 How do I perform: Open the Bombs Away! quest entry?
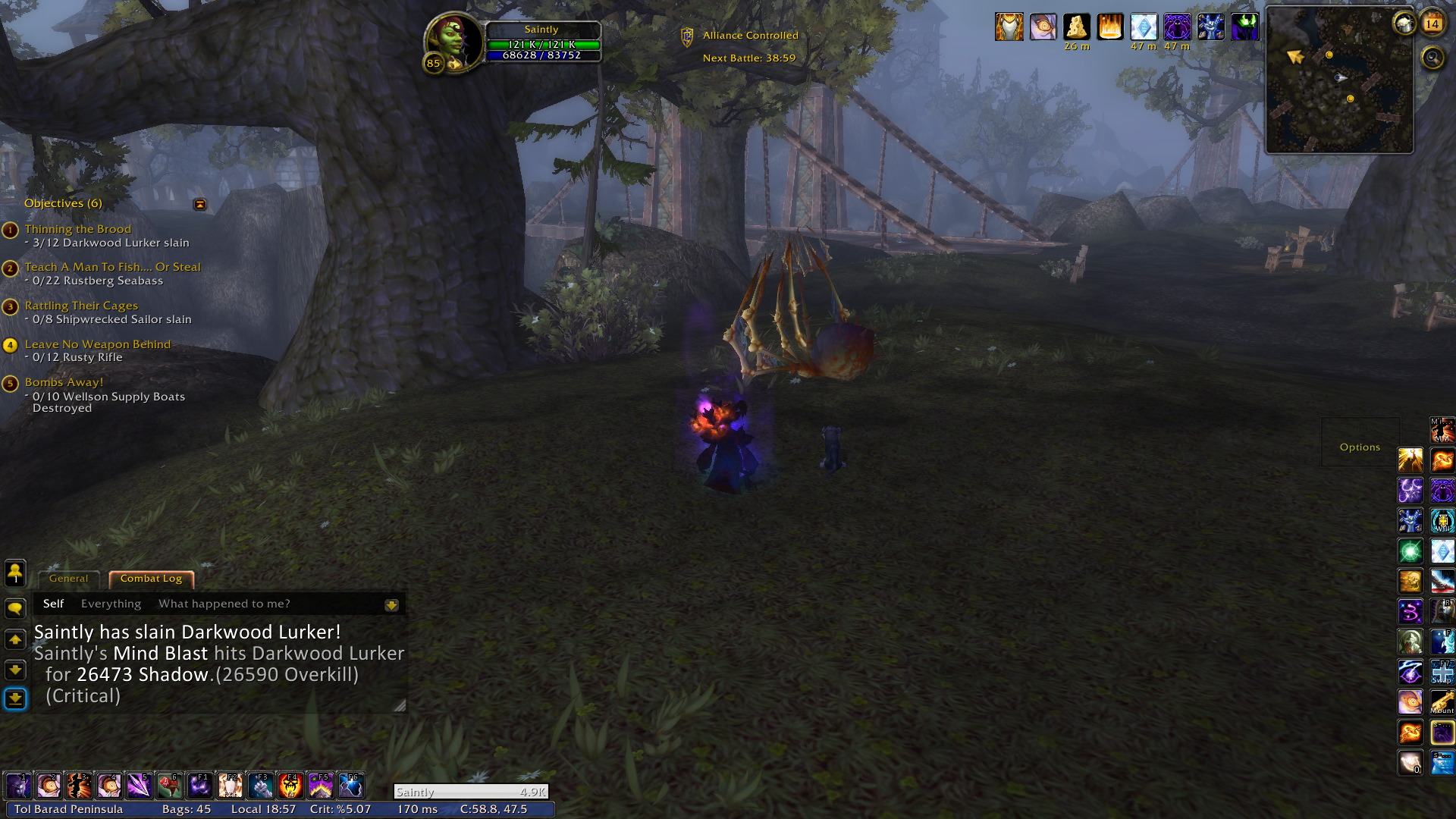(64, 382)
